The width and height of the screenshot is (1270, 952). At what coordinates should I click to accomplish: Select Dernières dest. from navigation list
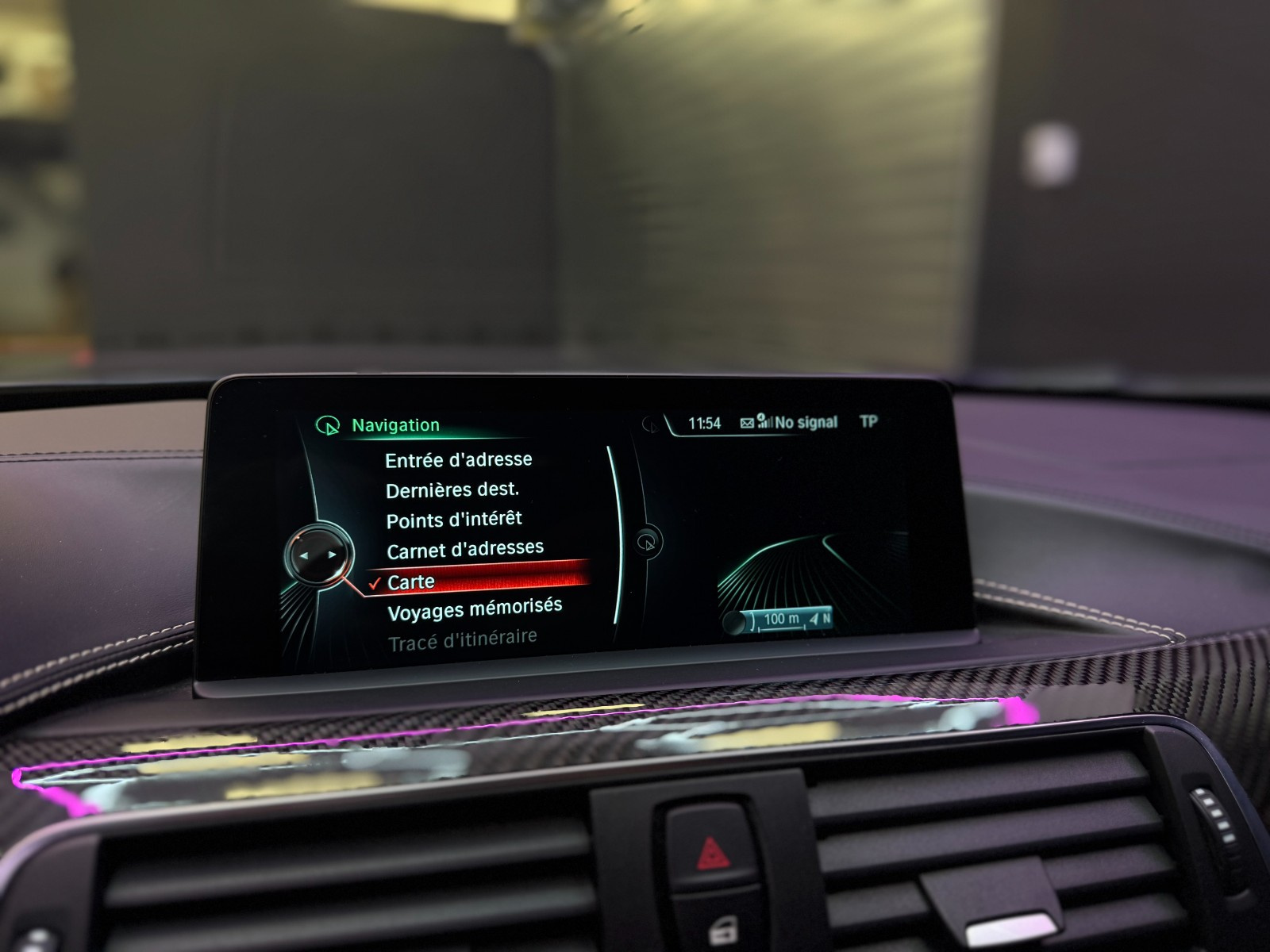[x=452, y=491]
